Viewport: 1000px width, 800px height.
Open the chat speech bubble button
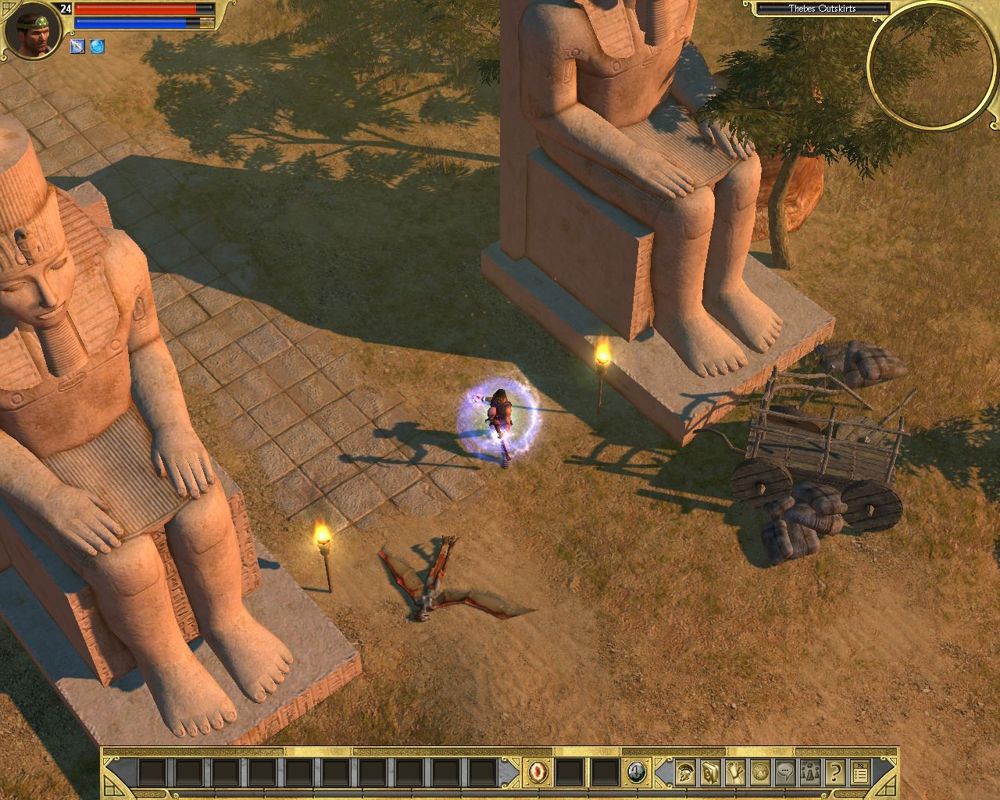click(x=785, y=772)
